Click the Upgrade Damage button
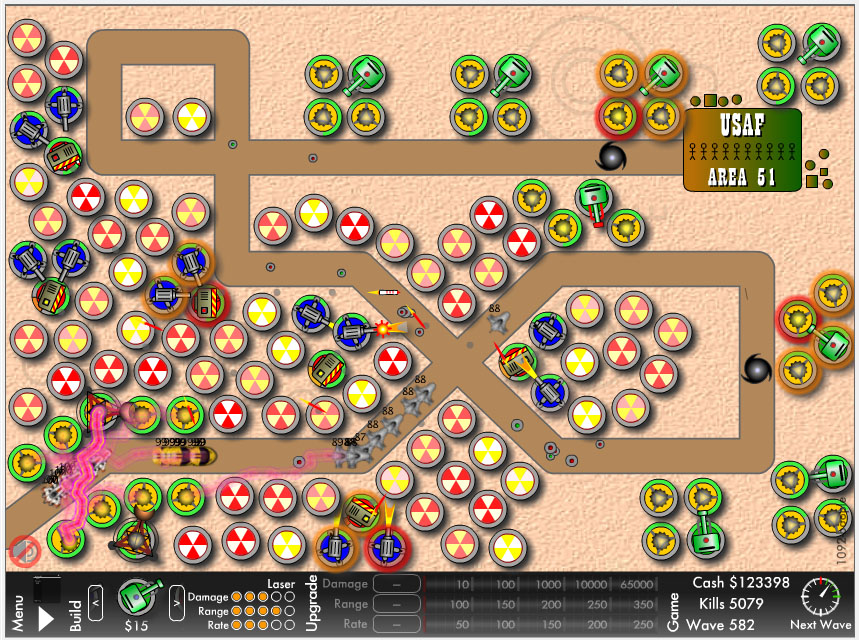This screenshot has width=859, height=640. (x=397, y=584)
